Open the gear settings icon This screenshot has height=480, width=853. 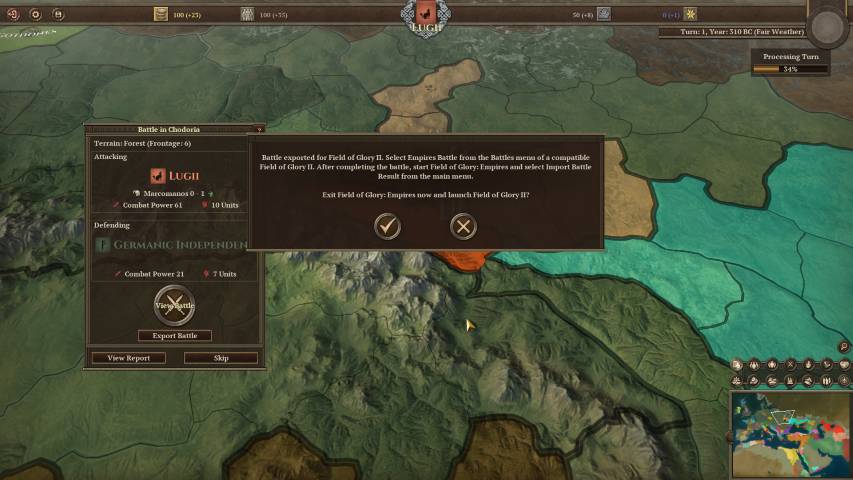point(35,14)
